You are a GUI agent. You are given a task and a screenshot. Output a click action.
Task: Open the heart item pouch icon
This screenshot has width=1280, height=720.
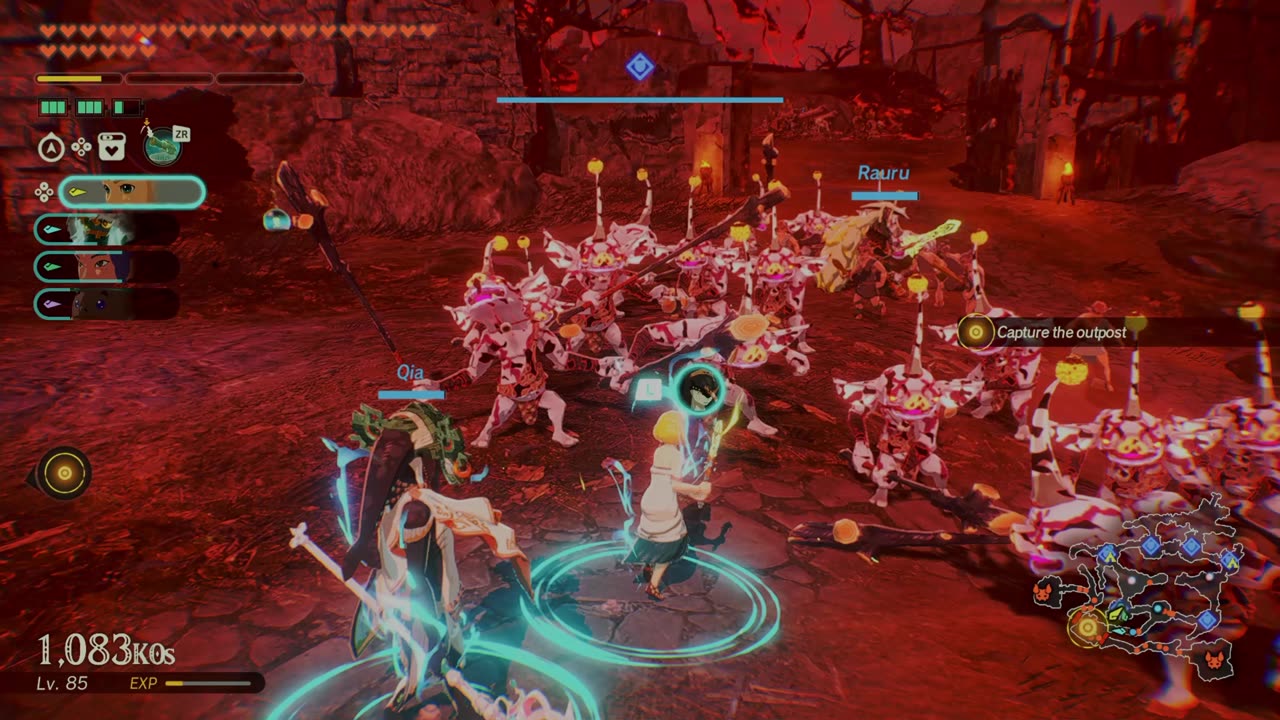click(112, 147)
